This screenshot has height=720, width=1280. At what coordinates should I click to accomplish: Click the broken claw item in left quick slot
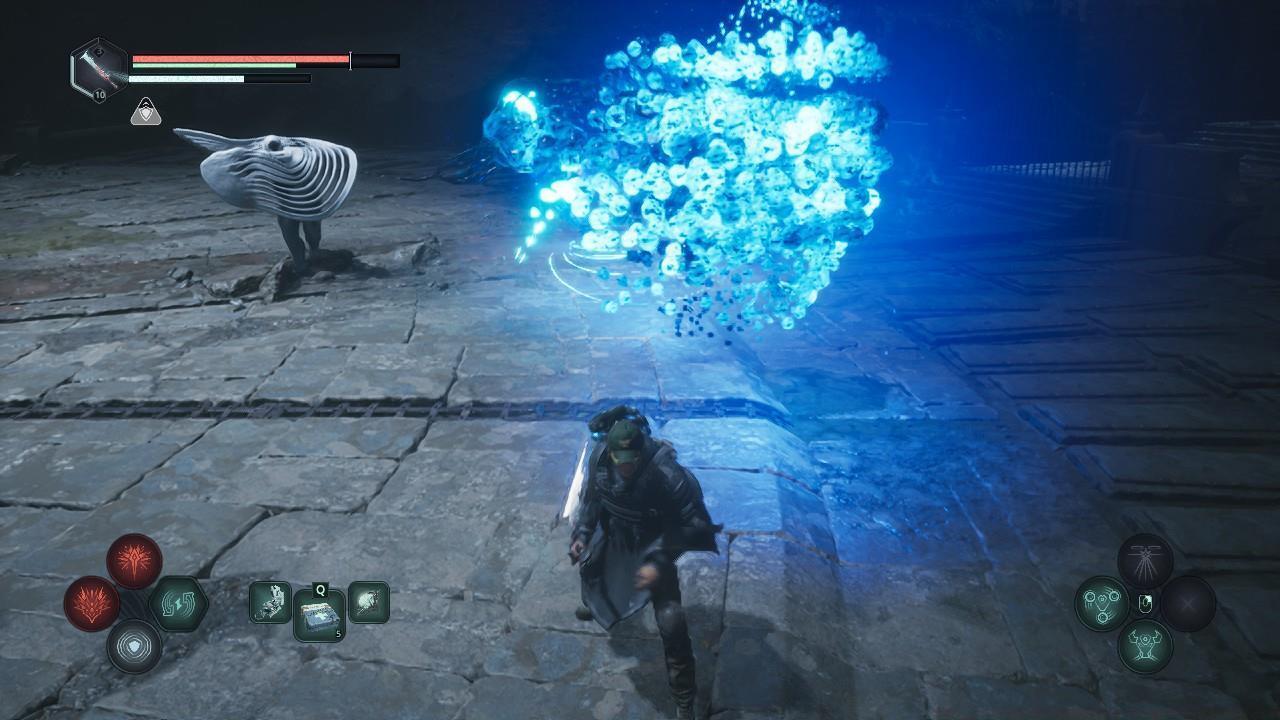pyautogui.click(x=270, y=600)
